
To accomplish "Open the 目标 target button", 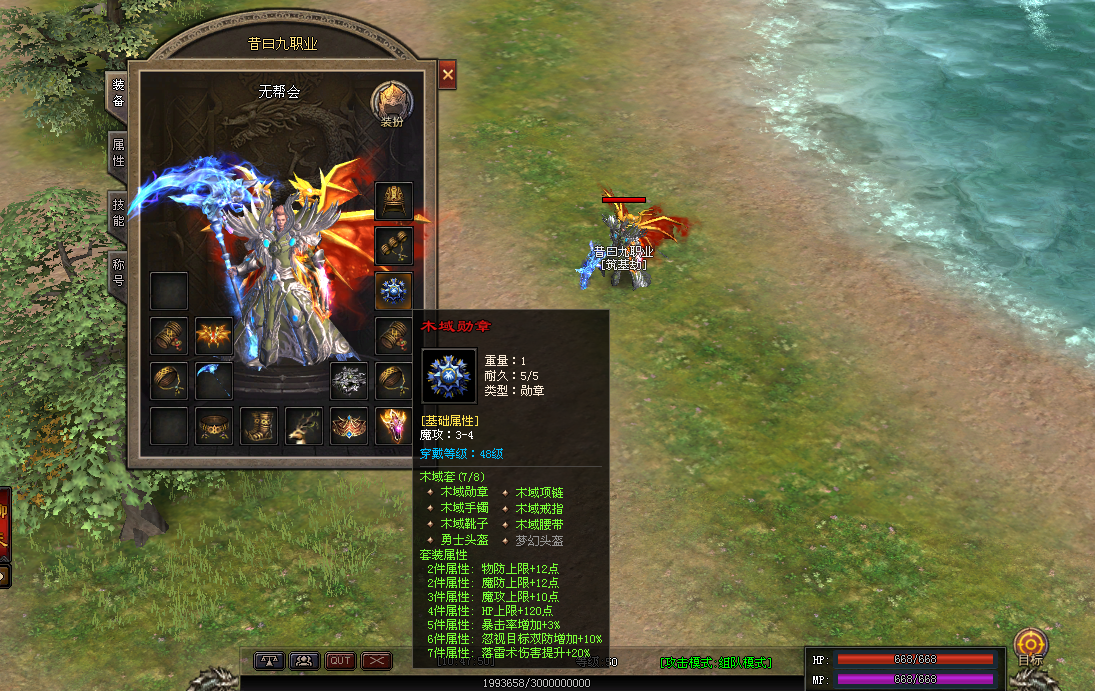I will (1030, 646).
